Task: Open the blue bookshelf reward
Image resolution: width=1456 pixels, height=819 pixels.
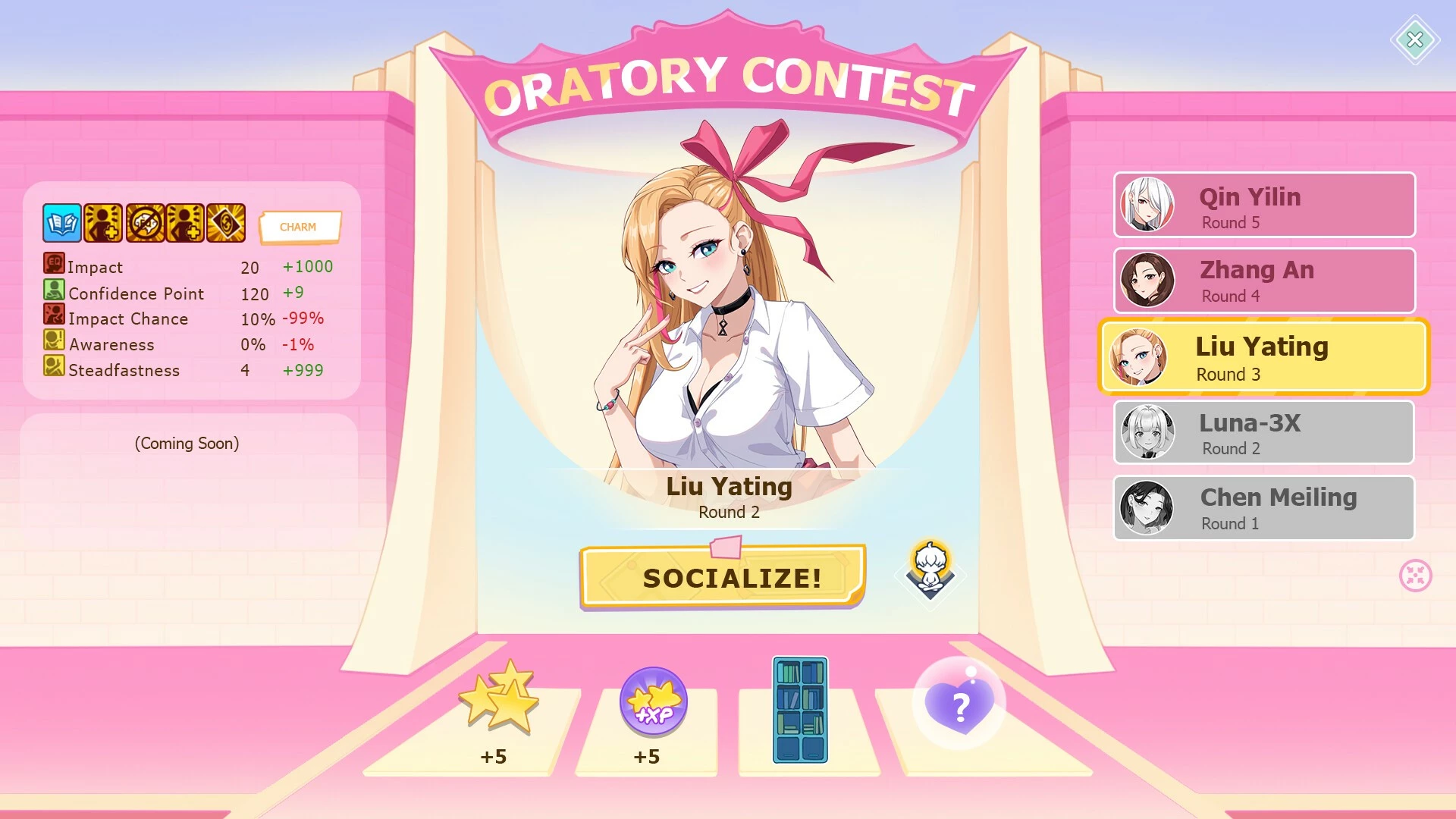Action: pos(800,710)
